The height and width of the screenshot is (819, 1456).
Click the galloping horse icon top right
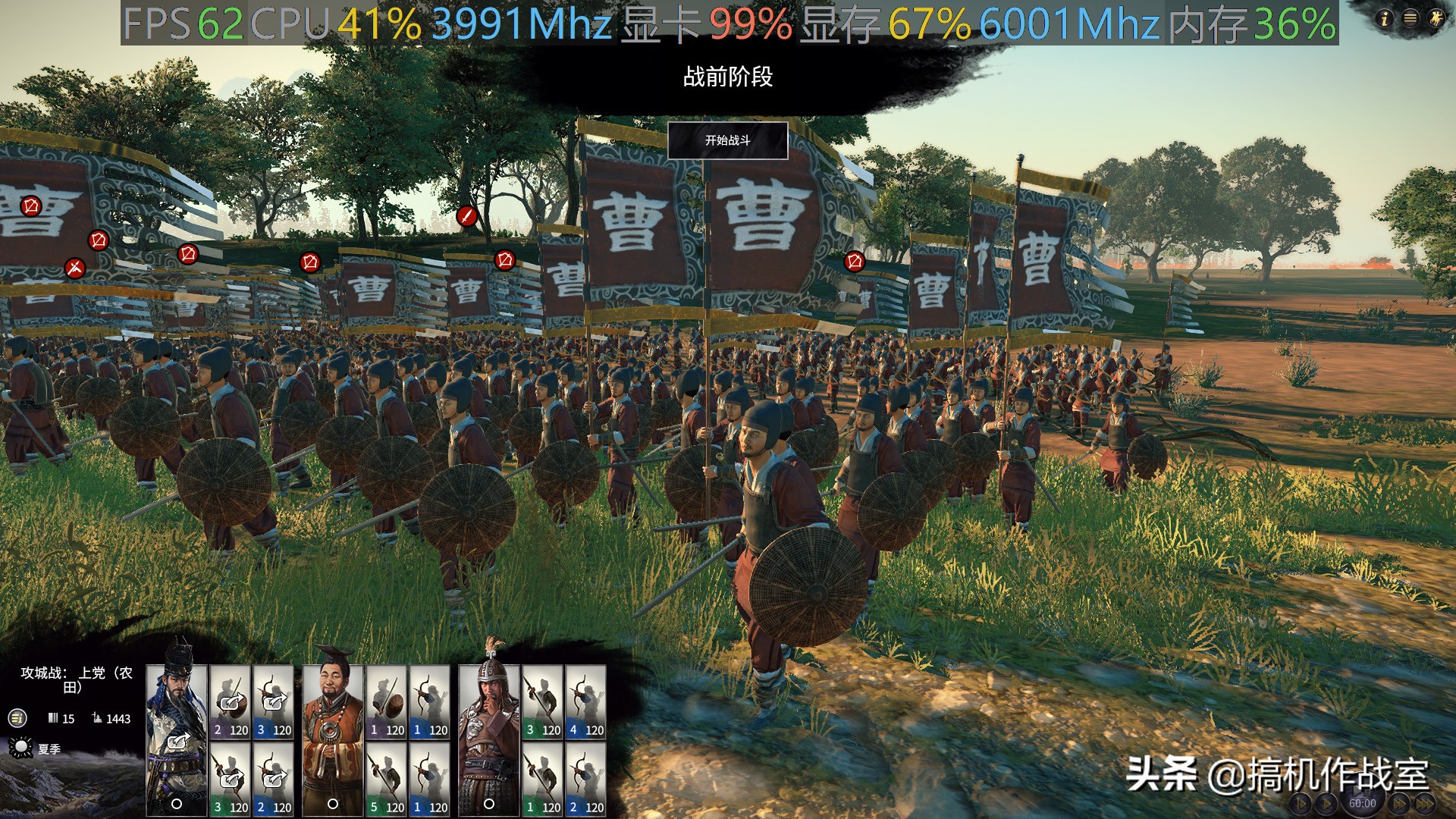[x=1436, y=18]
